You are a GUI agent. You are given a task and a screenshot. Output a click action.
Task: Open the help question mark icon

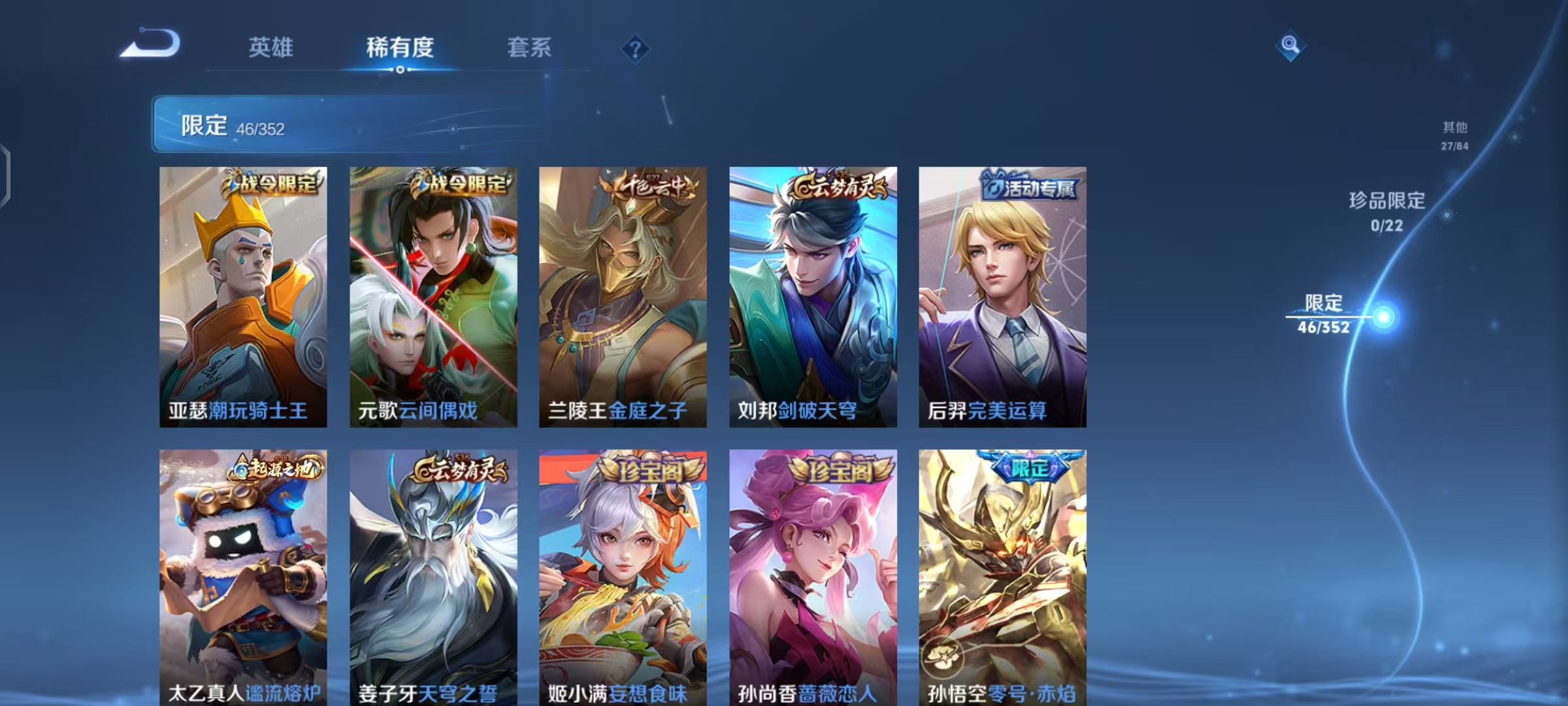[x=635, y=48]
